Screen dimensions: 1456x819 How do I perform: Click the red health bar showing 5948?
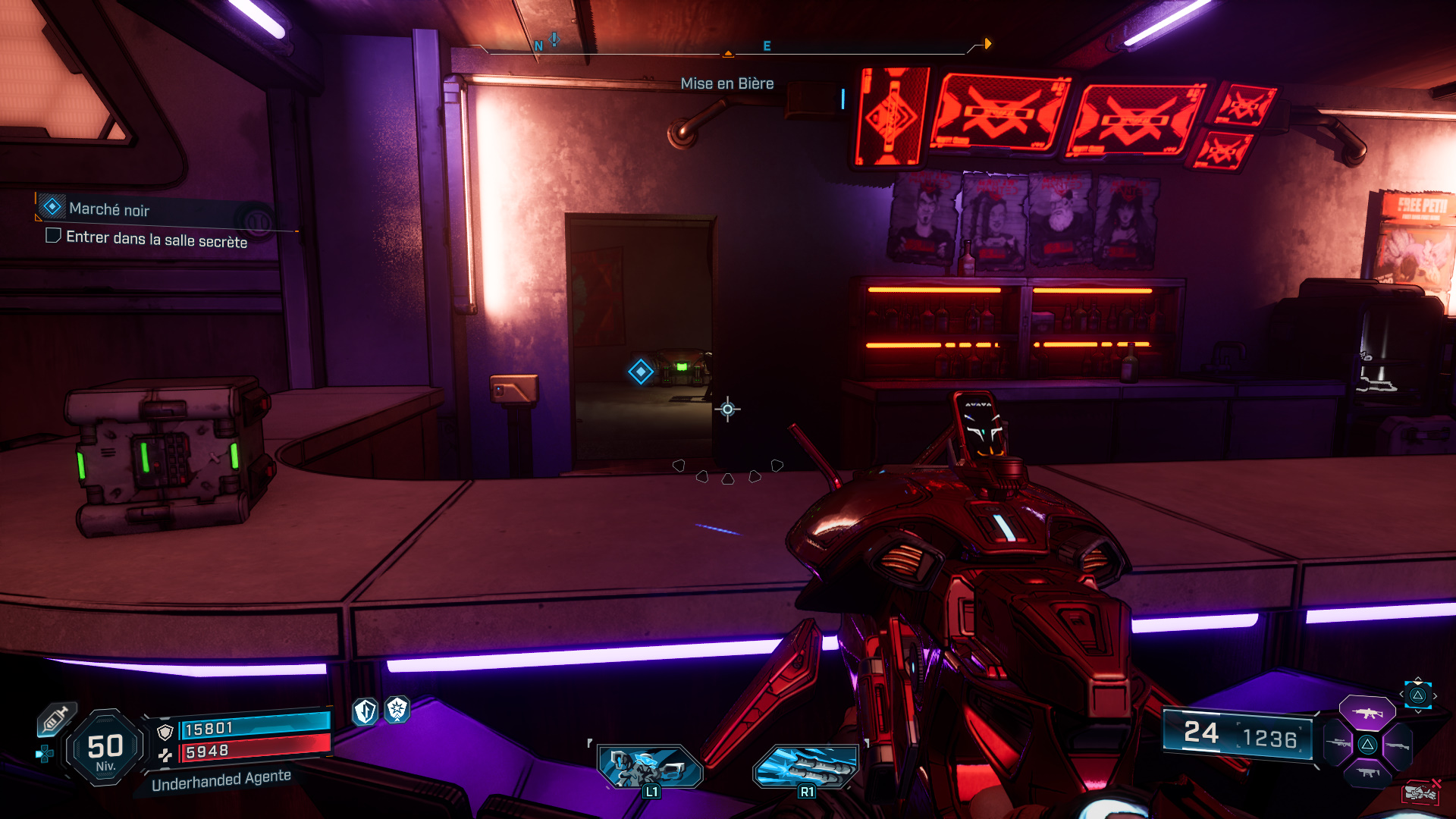[254, 750]
